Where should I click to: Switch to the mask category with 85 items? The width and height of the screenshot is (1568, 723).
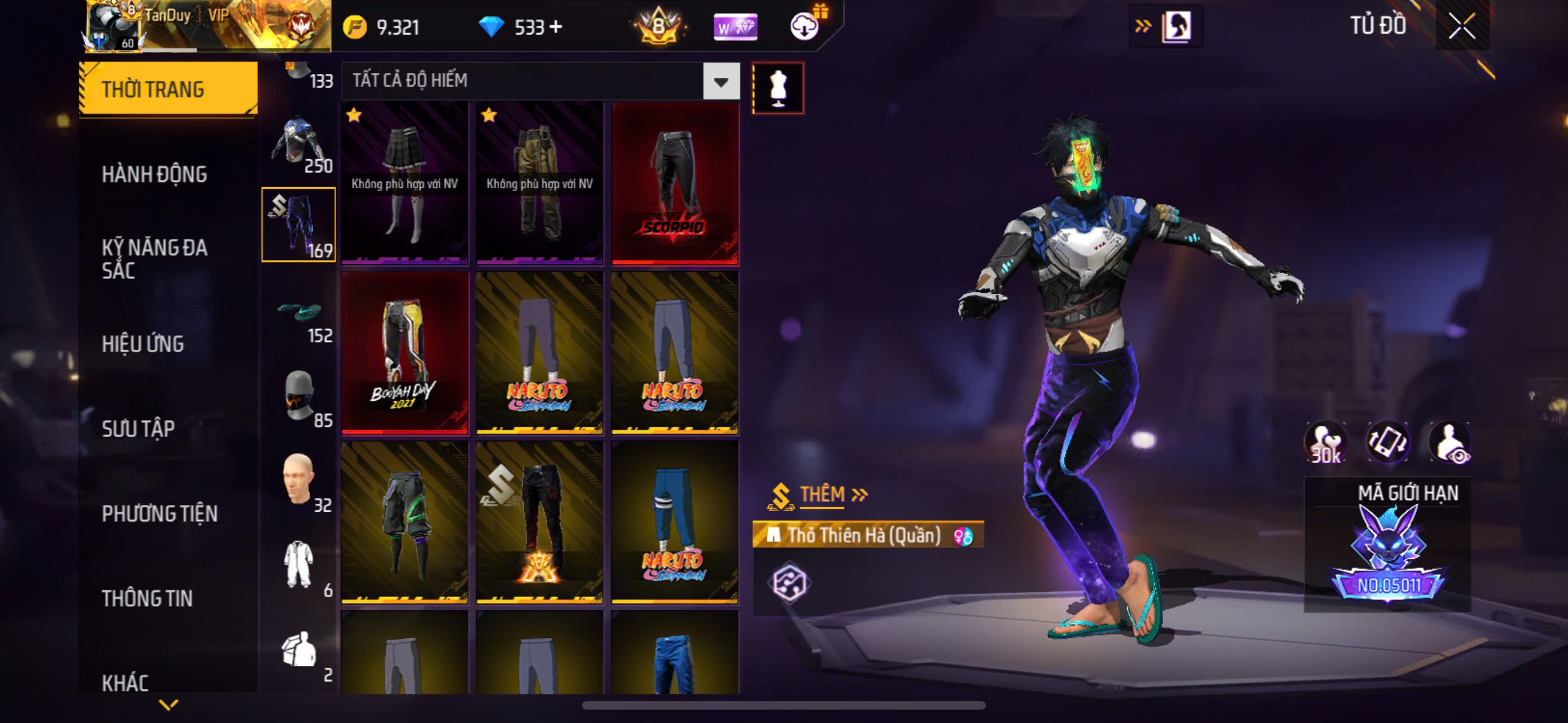[298, 398]
